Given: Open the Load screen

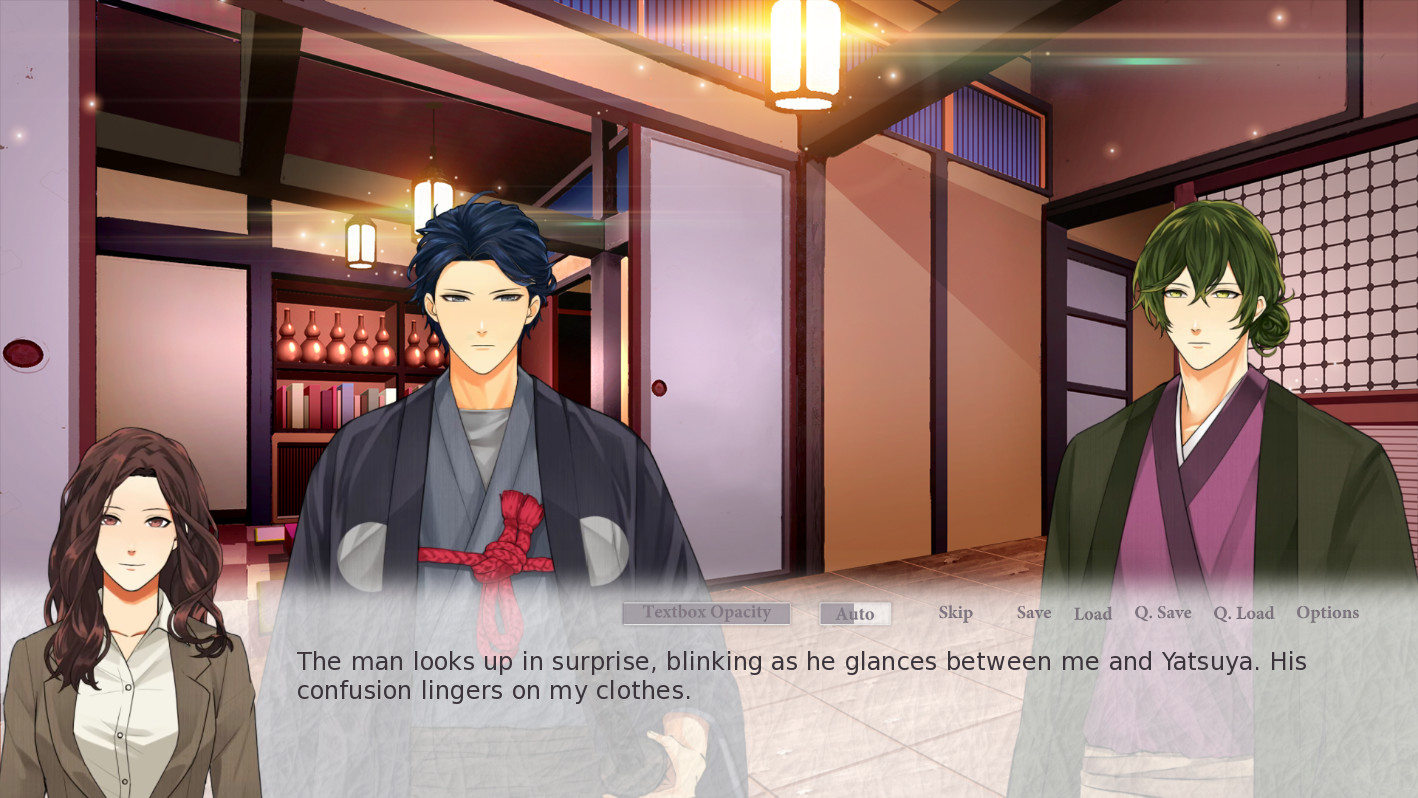Looking at the screenshot, I should tap(1093, 614).
